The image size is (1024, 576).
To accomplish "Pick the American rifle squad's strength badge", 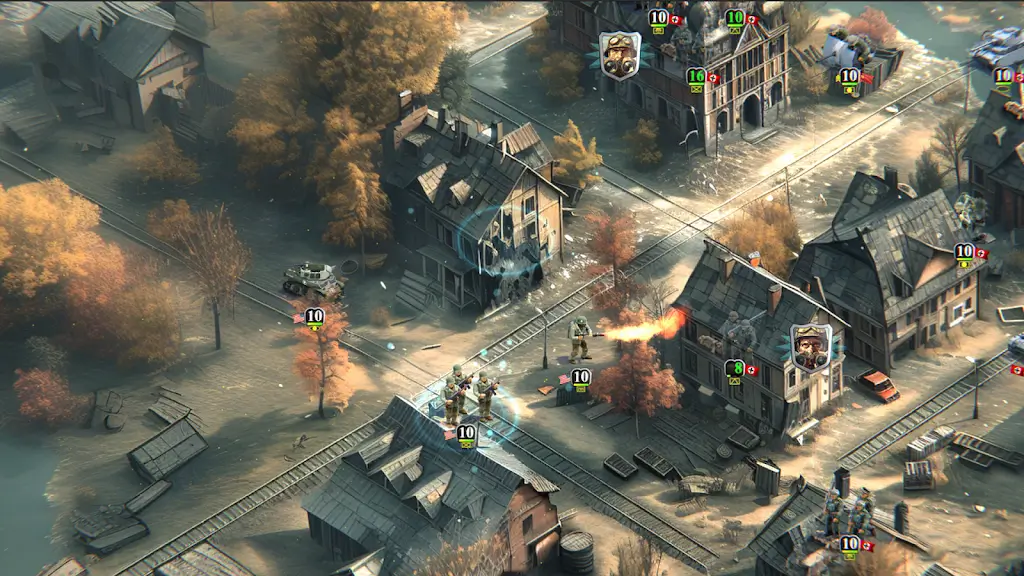I will coord(466,433).
